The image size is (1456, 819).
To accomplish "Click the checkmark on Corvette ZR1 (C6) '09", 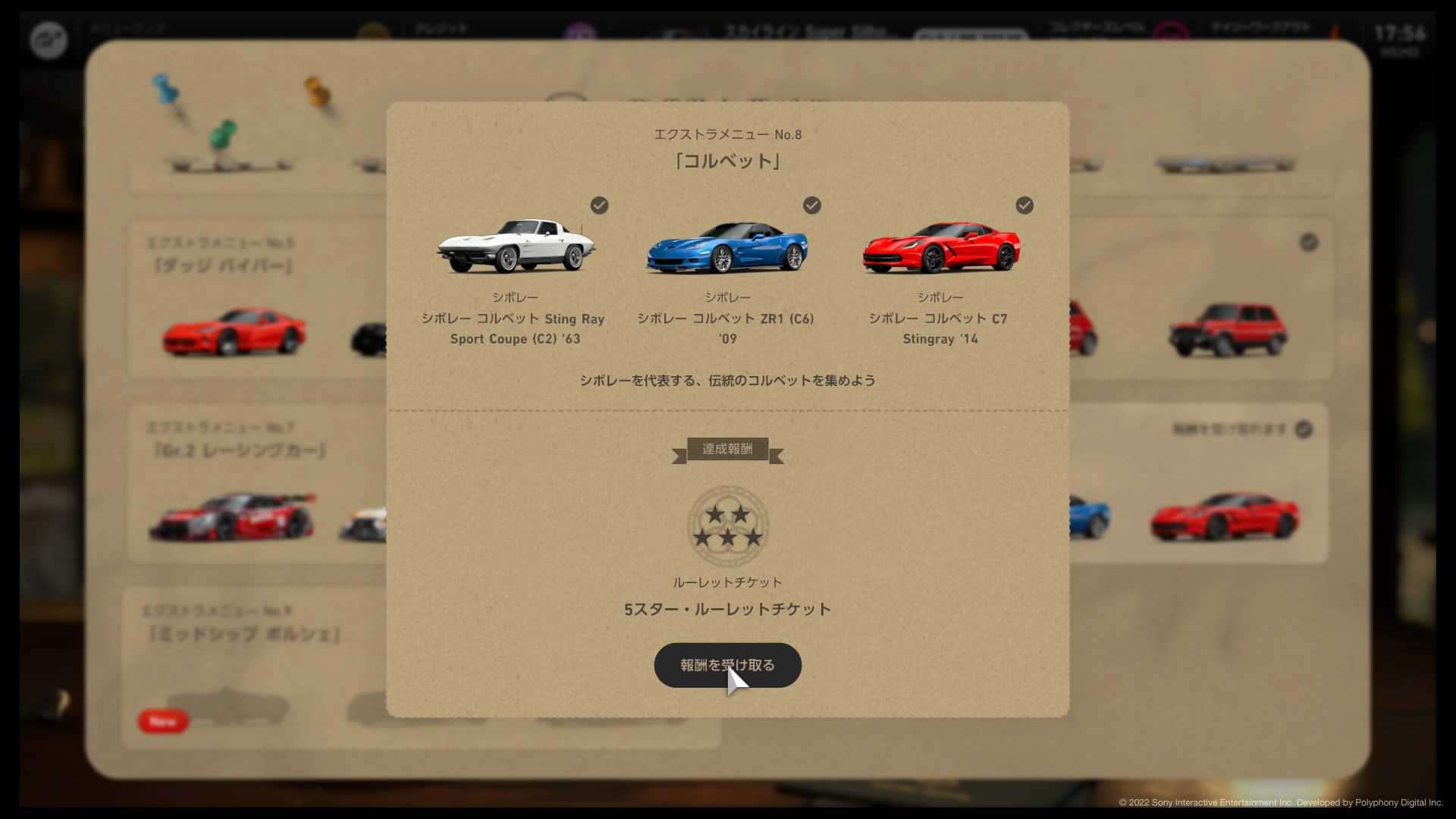I will (812, 205).
